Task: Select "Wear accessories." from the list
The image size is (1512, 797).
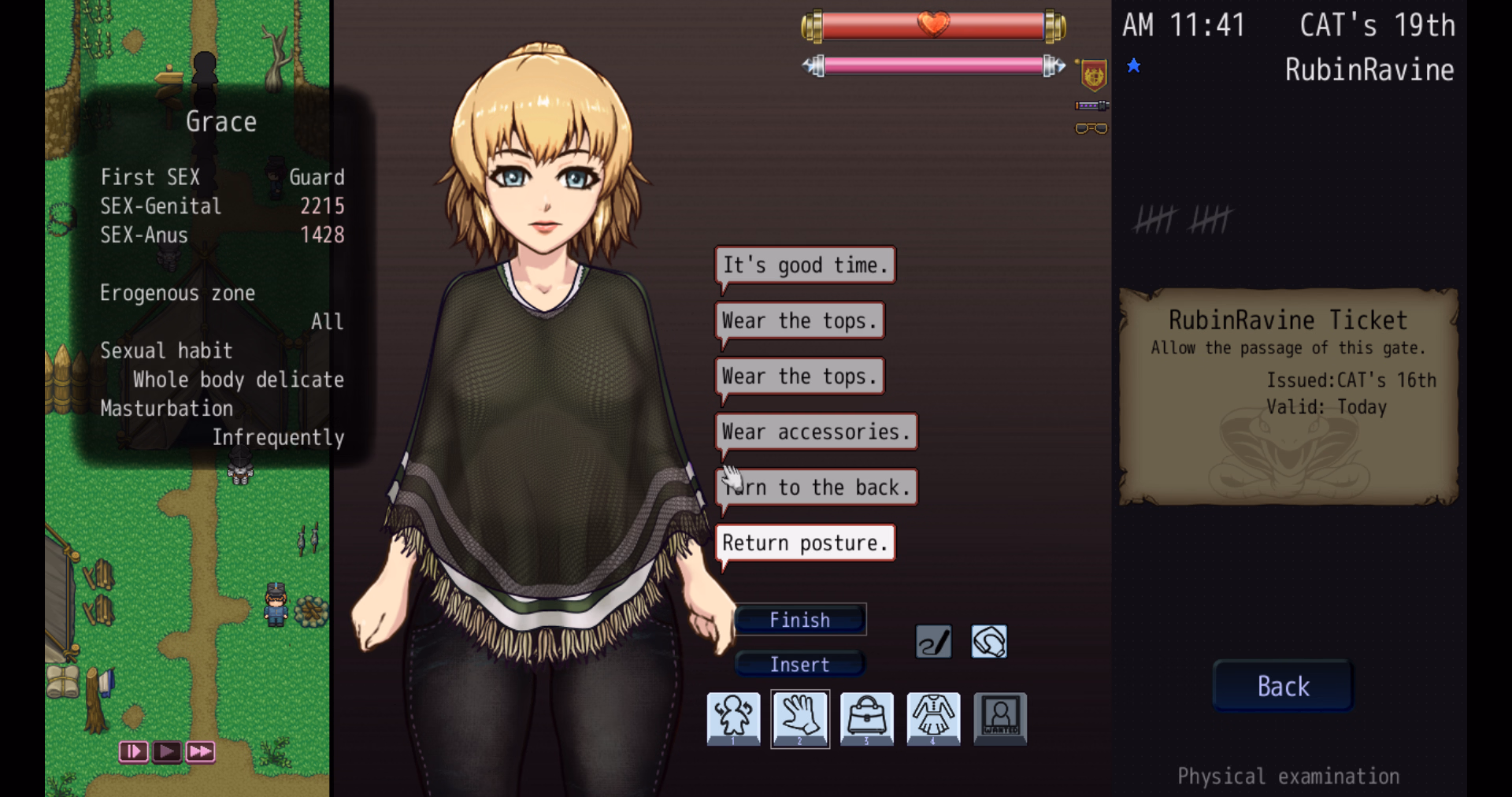Action: click(816, 432)
